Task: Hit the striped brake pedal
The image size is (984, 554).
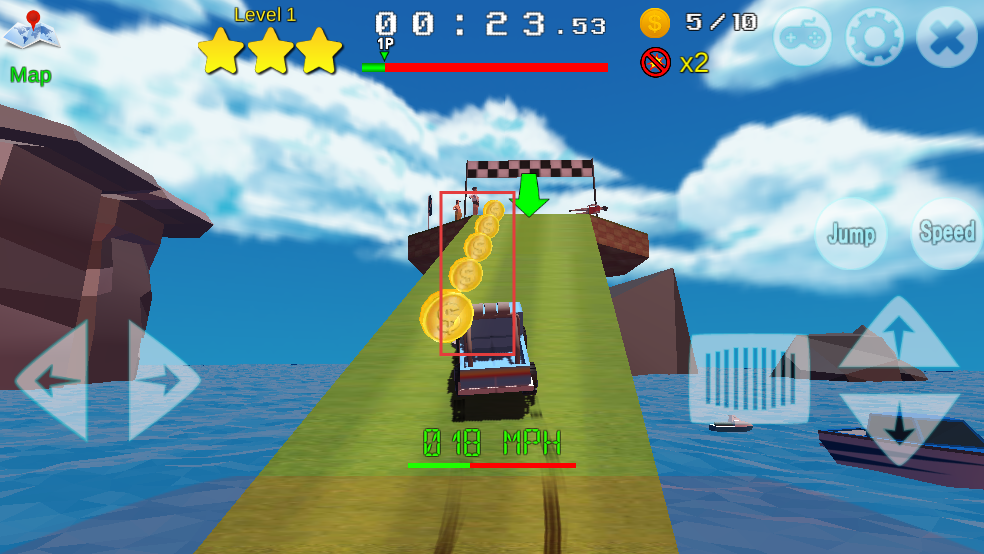Action: 749,378
